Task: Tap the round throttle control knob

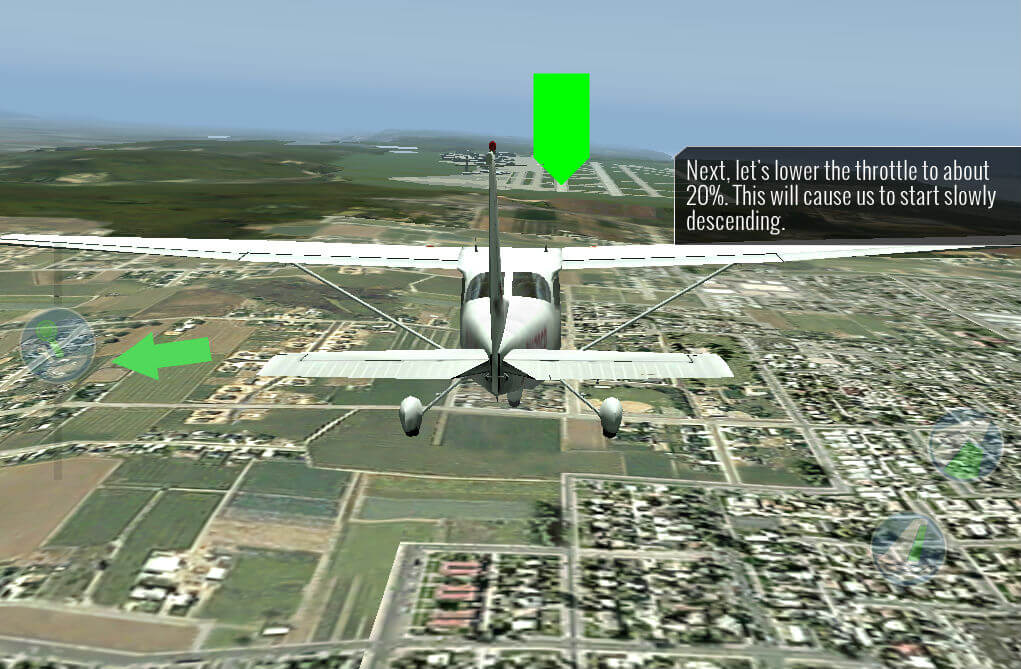Action: click(57, 346)
